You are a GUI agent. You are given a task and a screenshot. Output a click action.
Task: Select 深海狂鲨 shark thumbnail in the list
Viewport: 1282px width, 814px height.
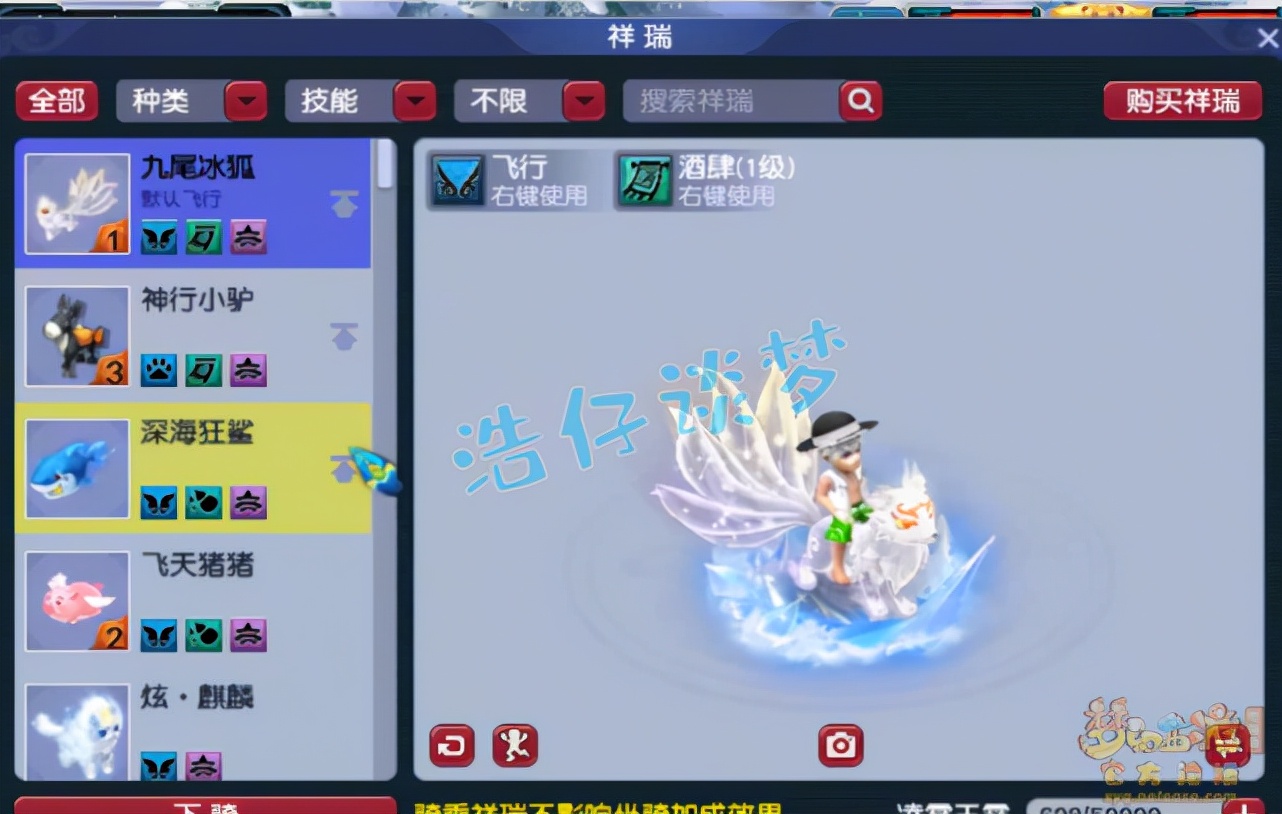(76, 468)
